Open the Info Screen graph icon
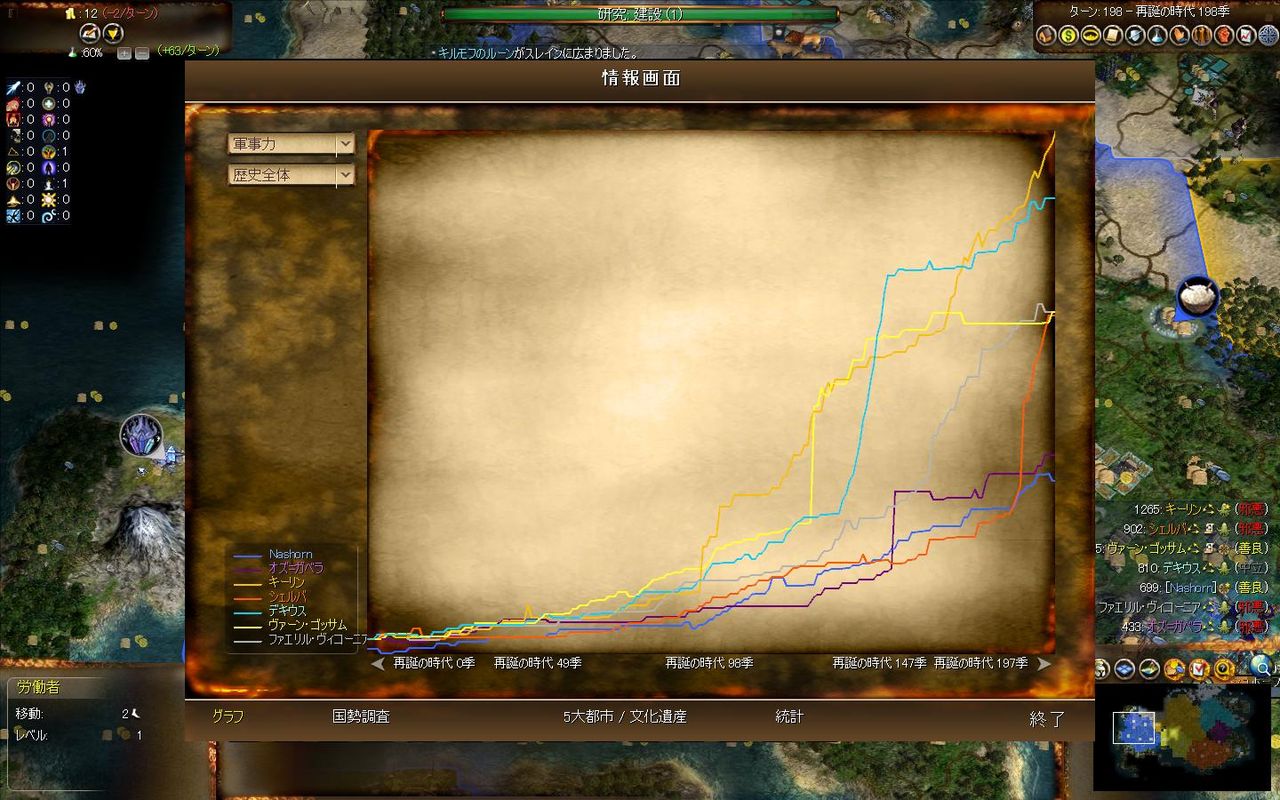 pos(1247,35)
